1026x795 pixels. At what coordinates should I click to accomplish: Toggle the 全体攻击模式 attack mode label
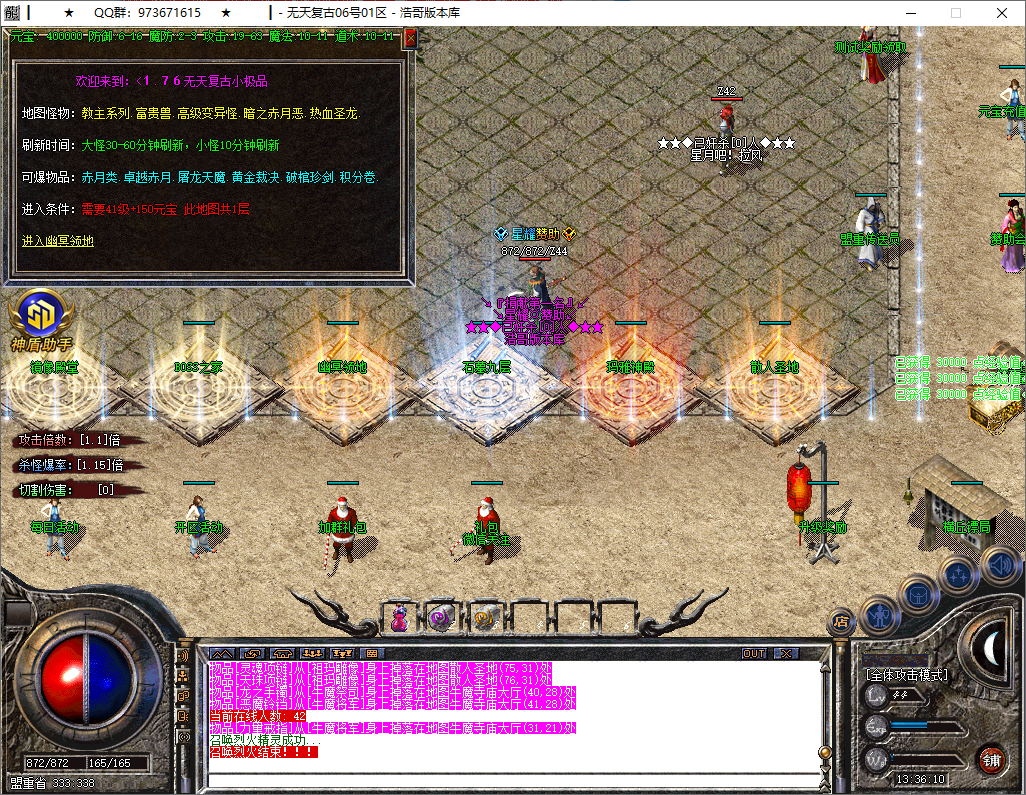pos(907,674)
